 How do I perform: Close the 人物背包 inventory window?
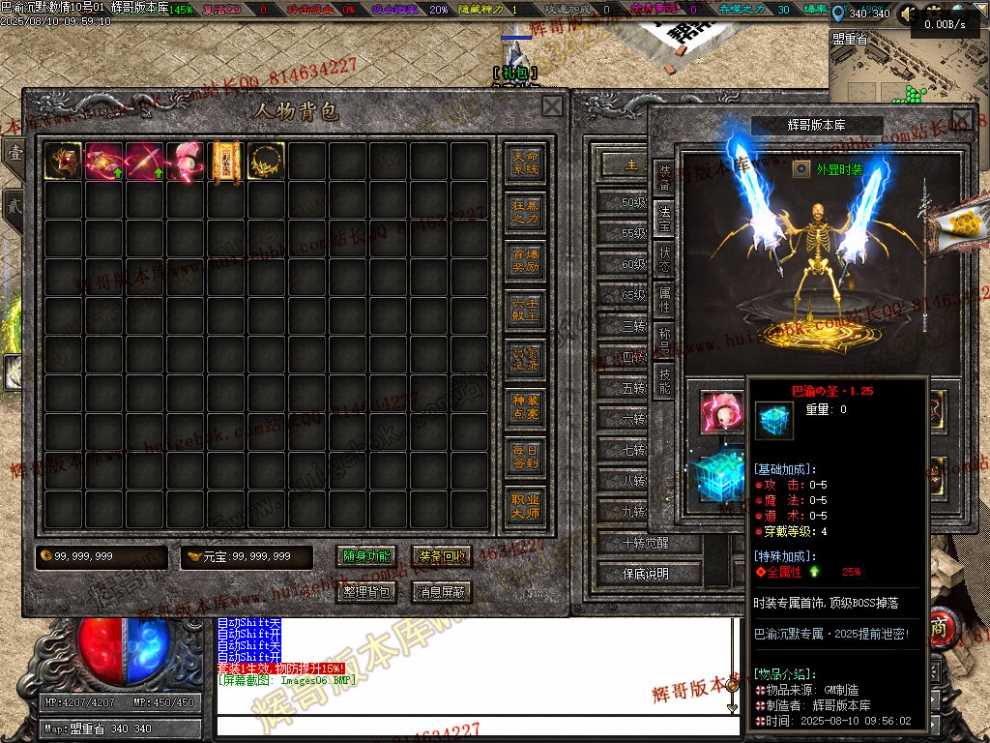pos(552,107)
